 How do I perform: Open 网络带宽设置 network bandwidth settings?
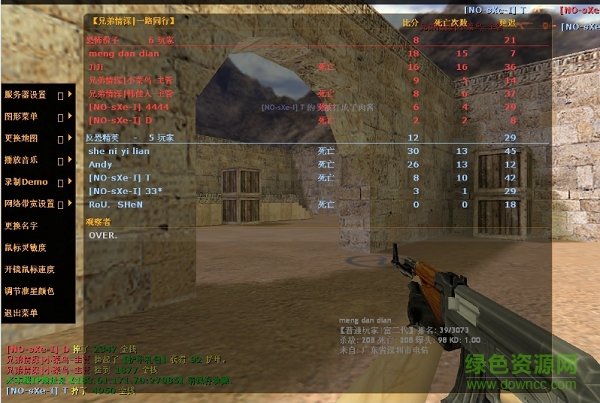point(29,203)
